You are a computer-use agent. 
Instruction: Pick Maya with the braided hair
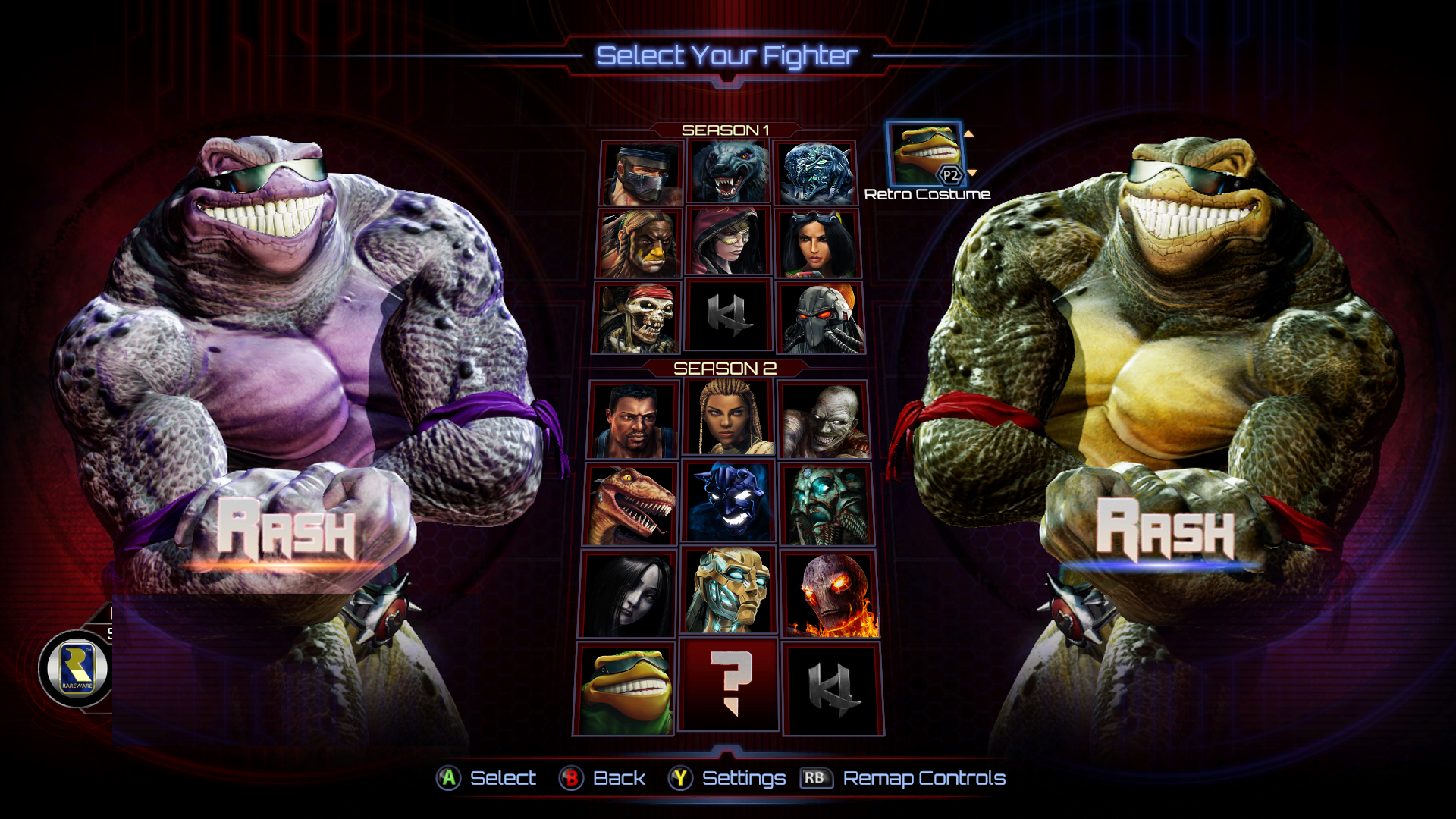(x=729, y=419)
